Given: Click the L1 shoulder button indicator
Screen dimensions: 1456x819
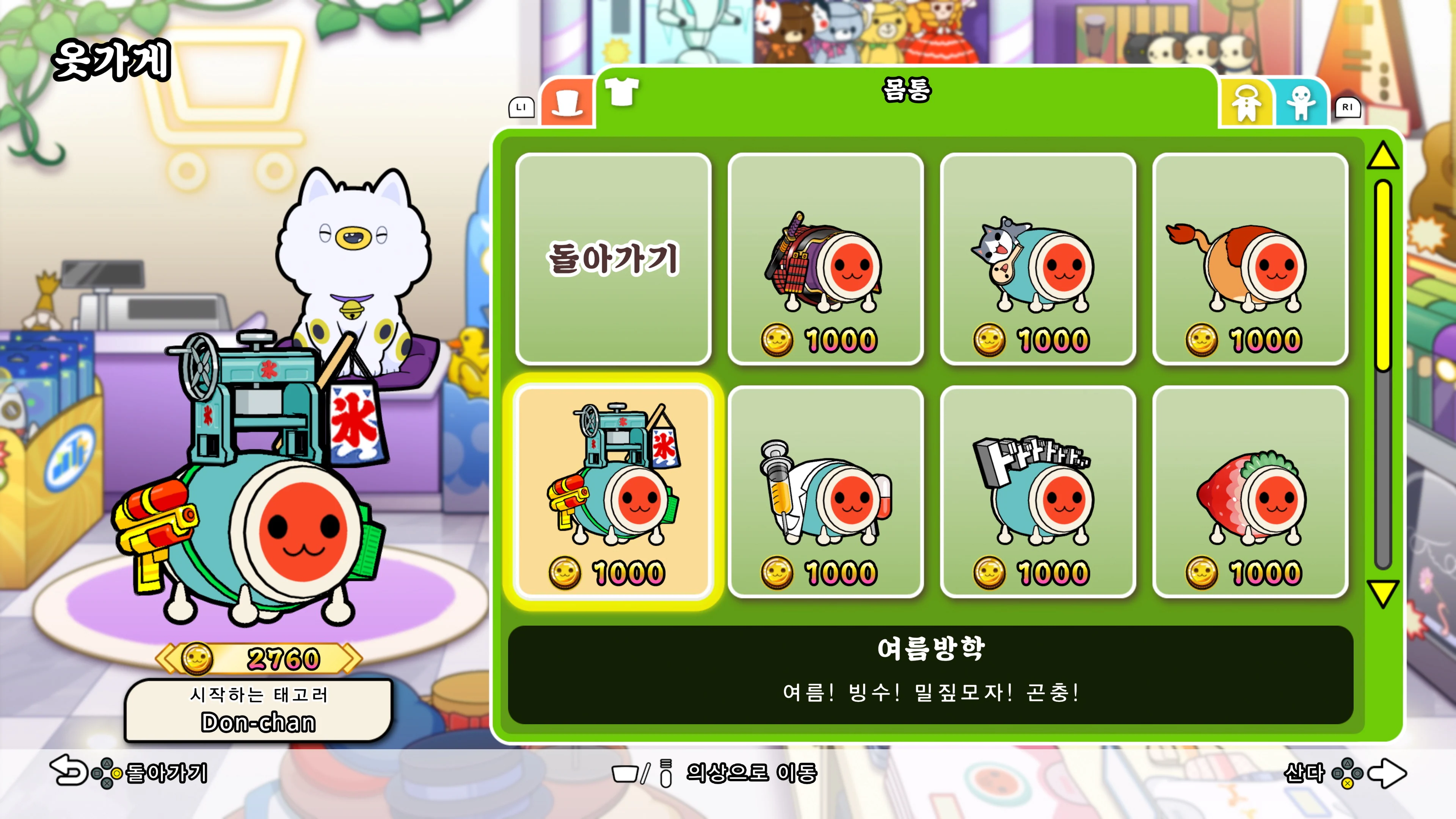Looking at the screenshot, I should click(522, 109).
